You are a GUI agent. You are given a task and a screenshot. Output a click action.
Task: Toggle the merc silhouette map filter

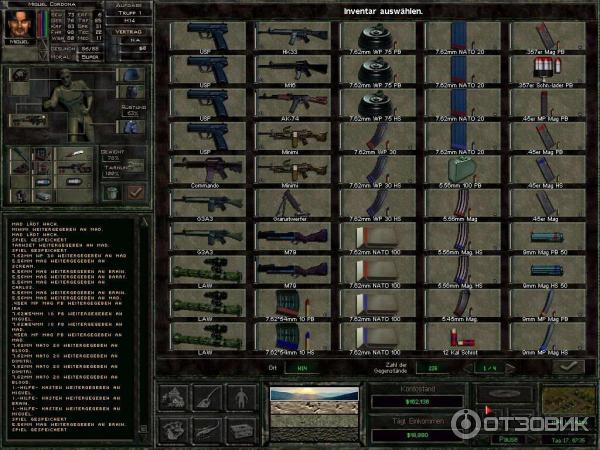pos(240,396)
